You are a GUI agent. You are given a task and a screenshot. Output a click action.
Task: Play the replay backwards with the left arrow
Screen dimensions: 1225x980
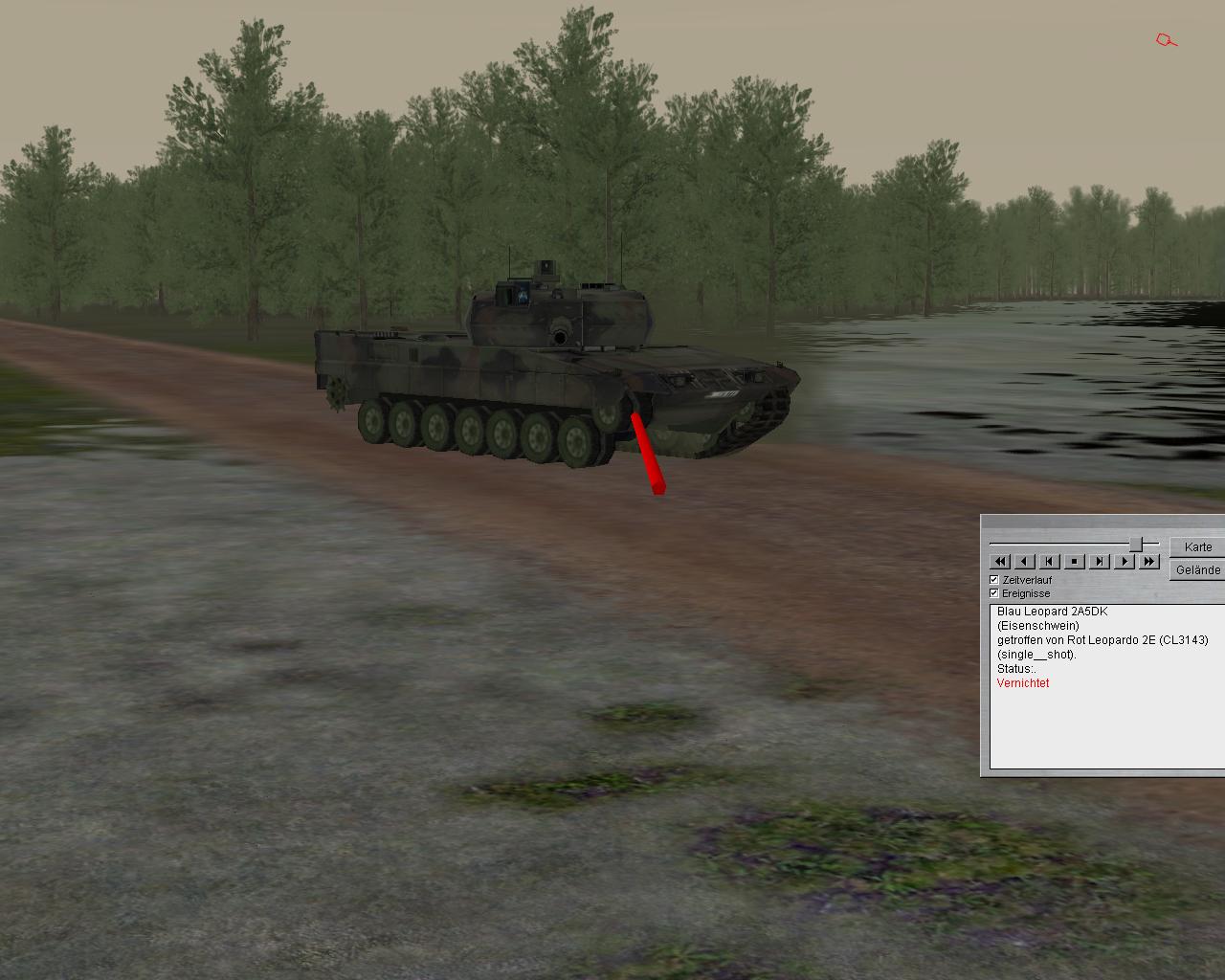click(1025, 562)
